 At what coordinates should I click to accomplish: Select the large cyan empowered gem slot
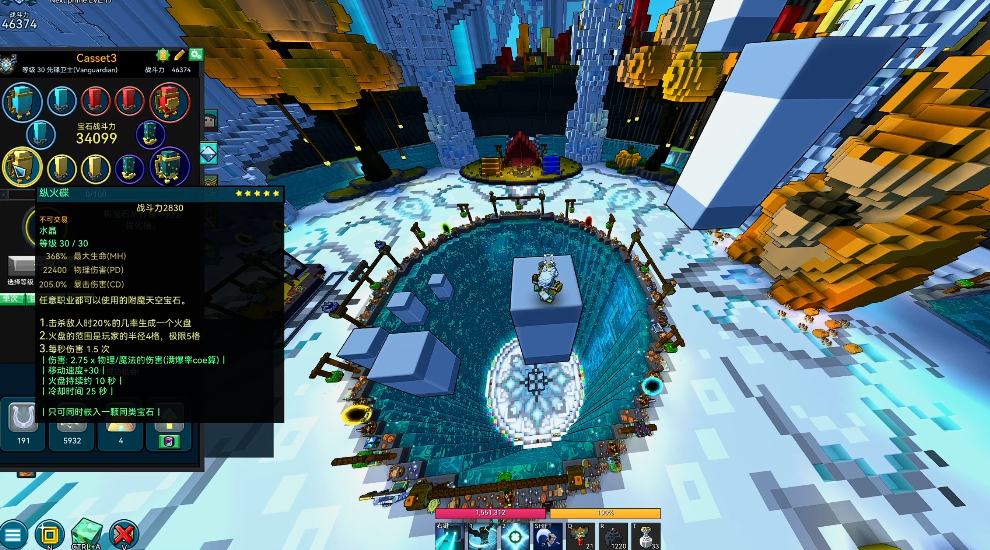tap(21, 101)
